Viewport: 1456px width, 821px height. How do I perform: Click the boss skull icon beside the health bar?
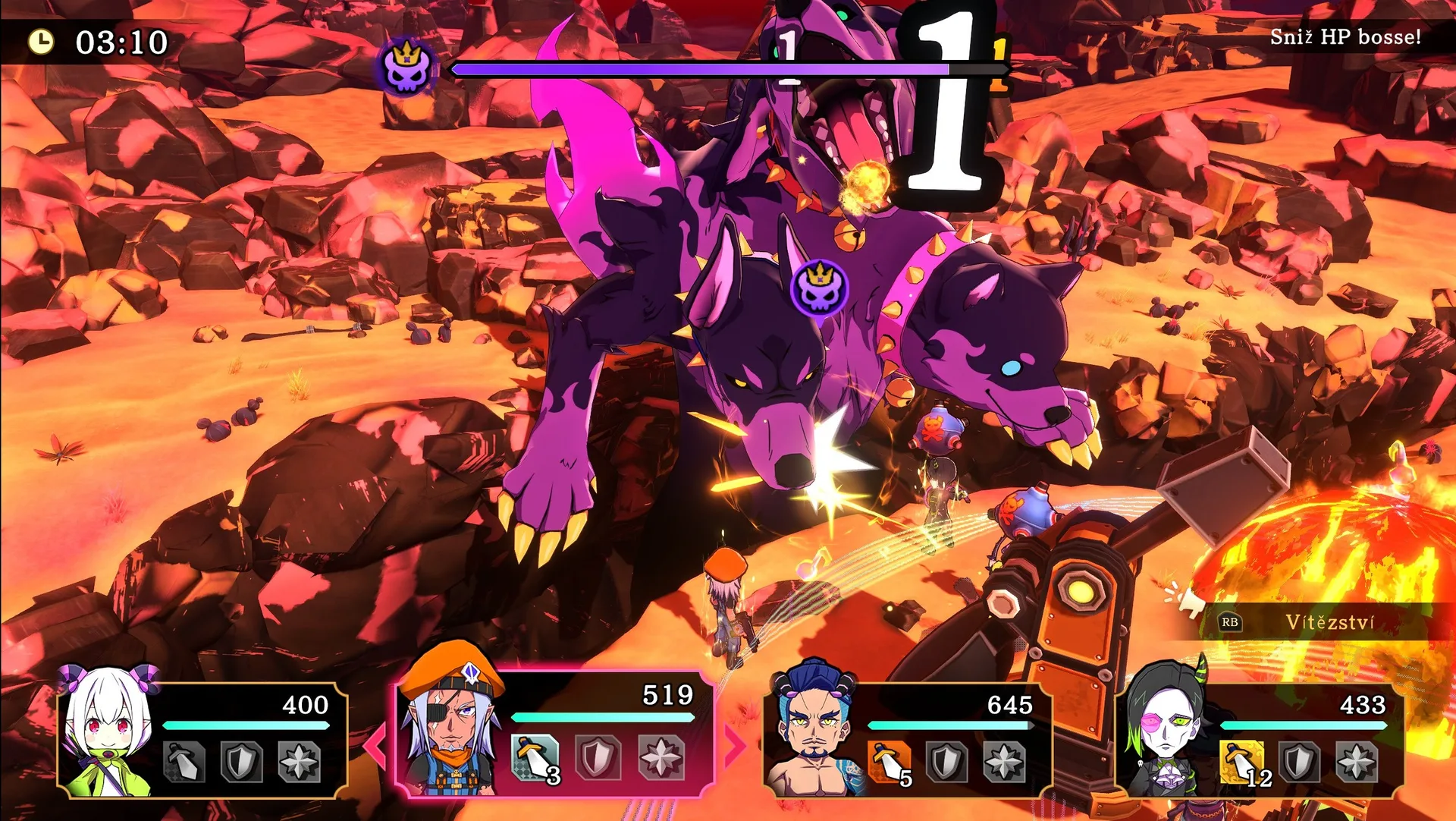pos(407,68)
